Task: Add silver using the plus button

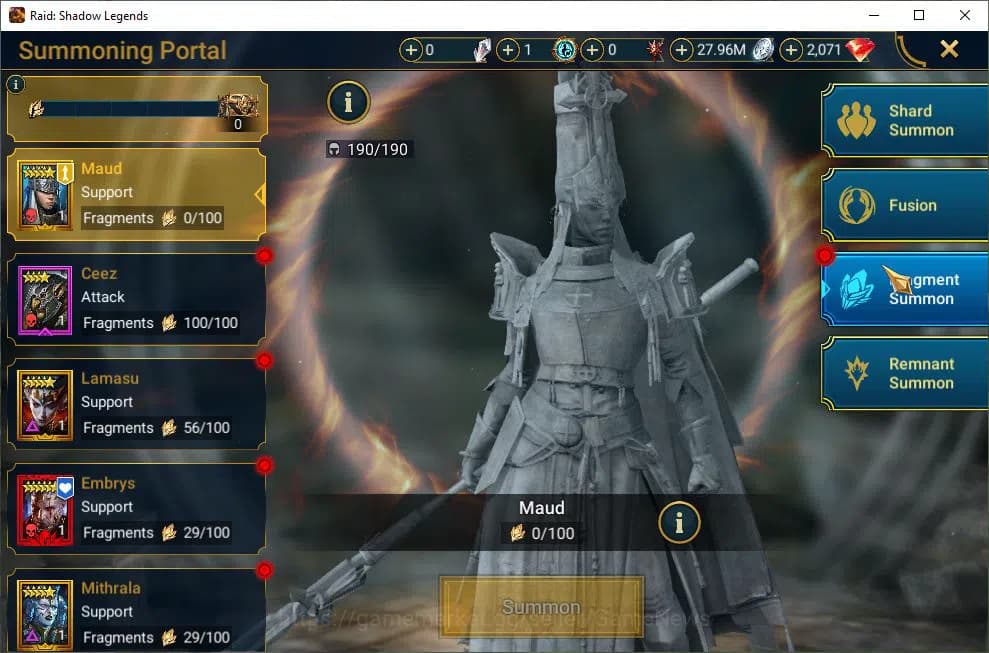Action: [682, 50]
